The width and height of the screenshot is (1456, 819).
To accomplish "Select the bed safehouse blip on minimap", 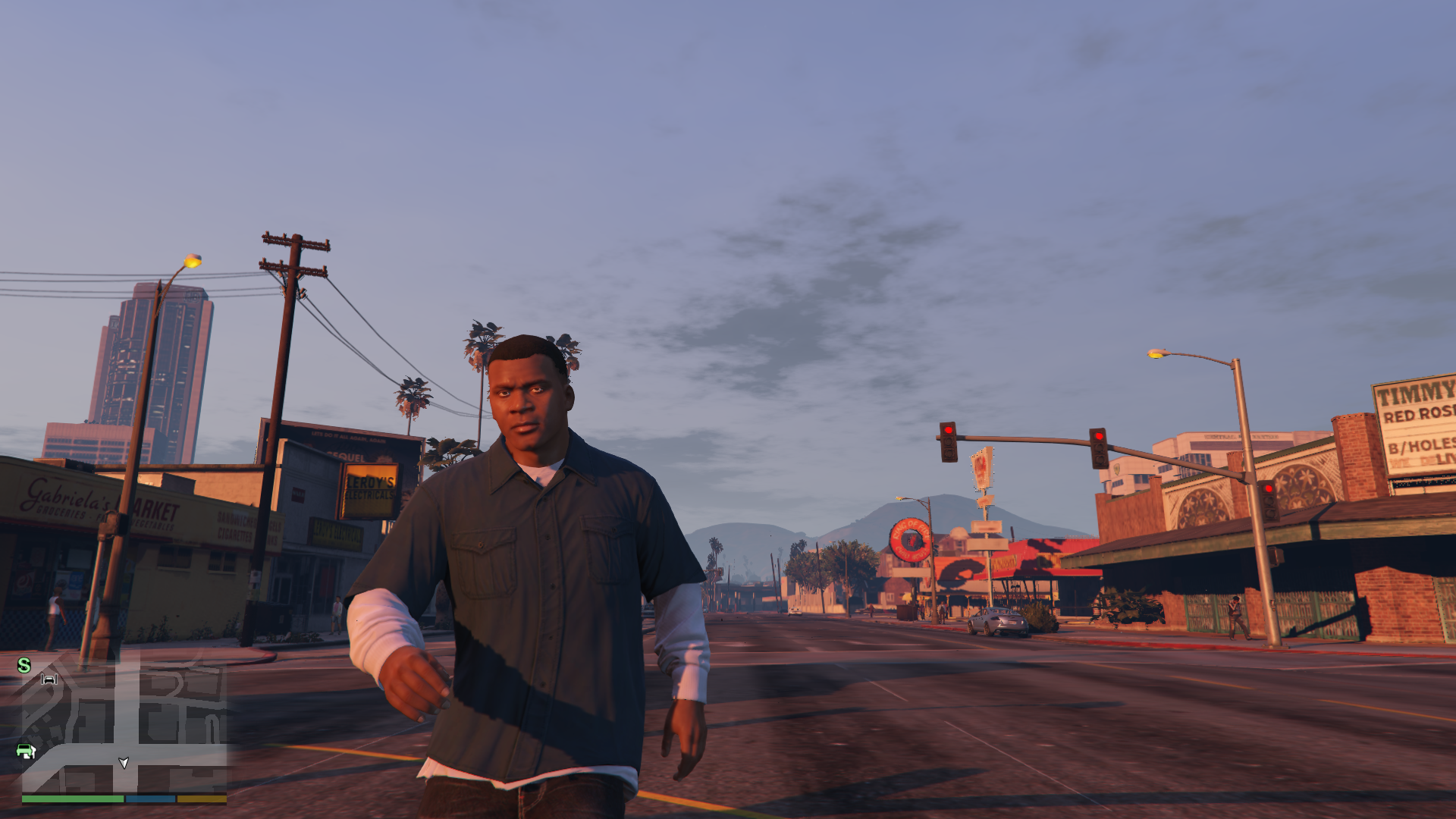I will (49, 679).
